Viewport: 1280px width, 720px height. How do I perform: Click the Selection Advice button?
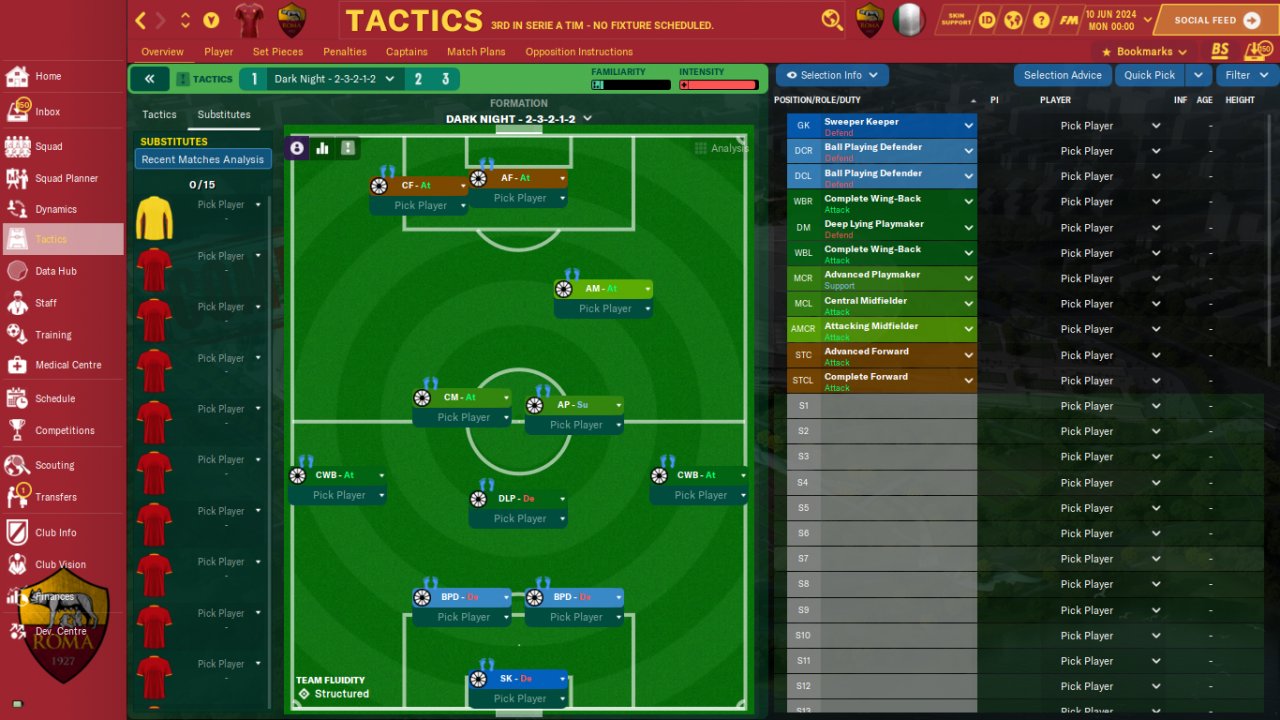click(x=1062, y=75)
